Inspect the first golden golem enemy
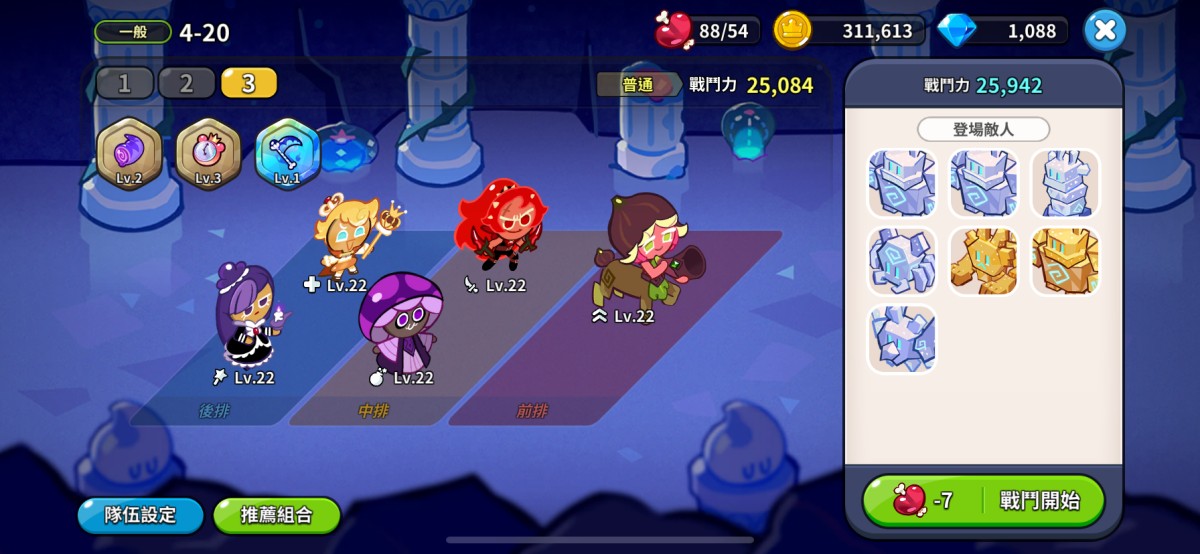Screen dimensions: 1200x554 983,261
